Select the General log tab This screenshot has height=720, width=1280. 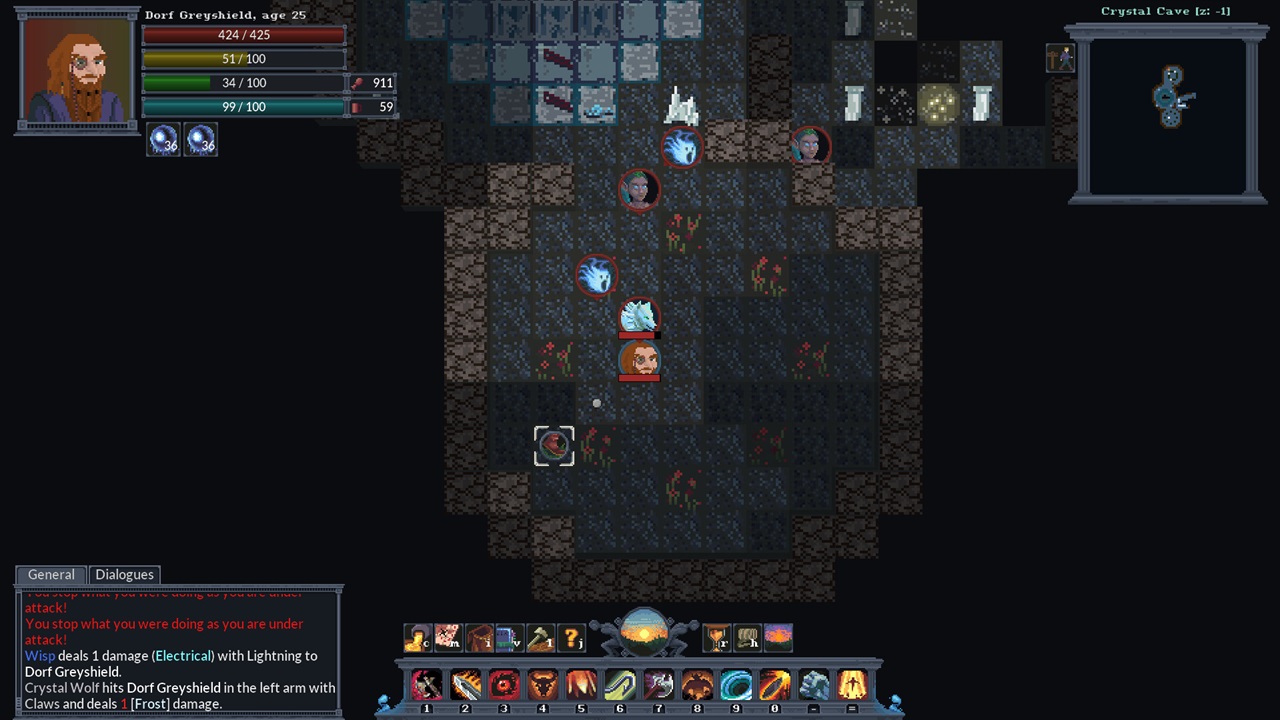(51, 575)
